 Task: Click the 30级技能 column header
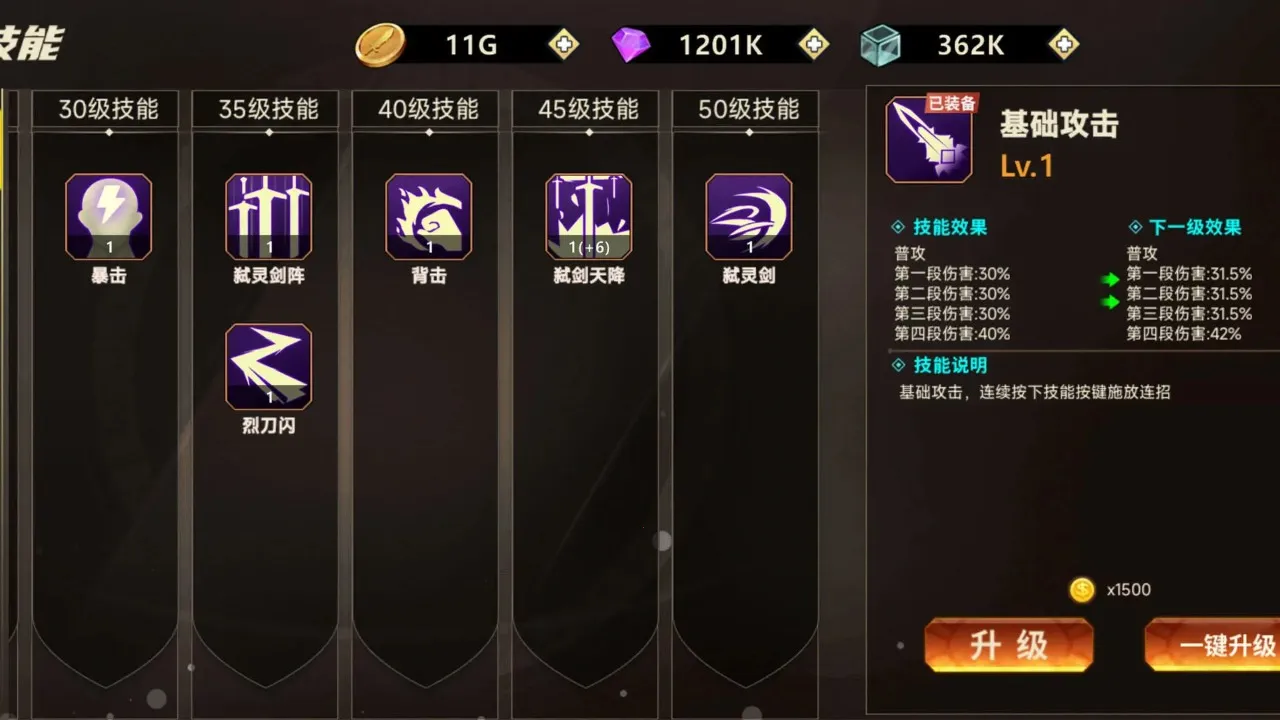click(x=105, y=110)
